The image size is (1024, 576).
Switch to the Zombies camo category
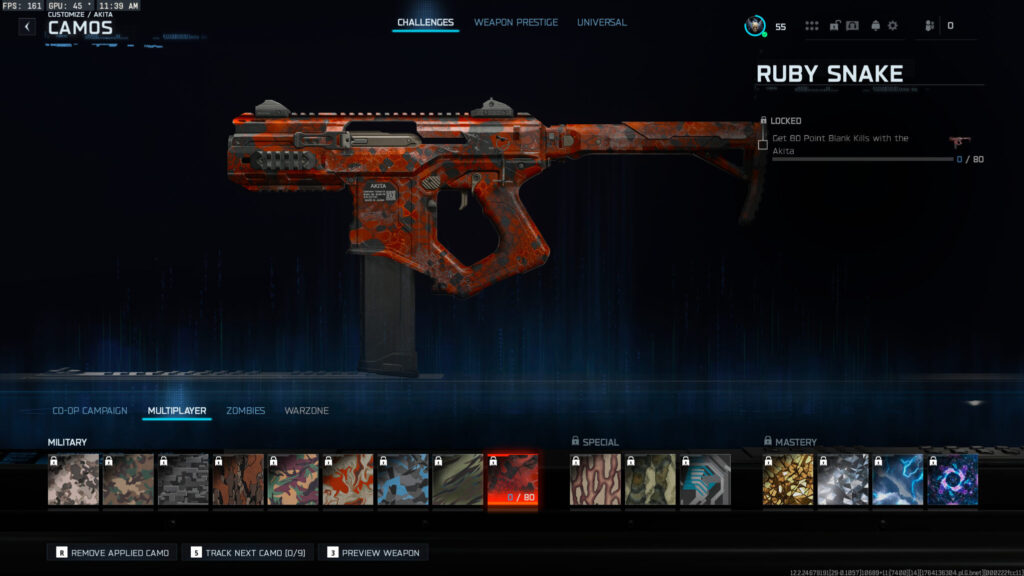(245, 411)
